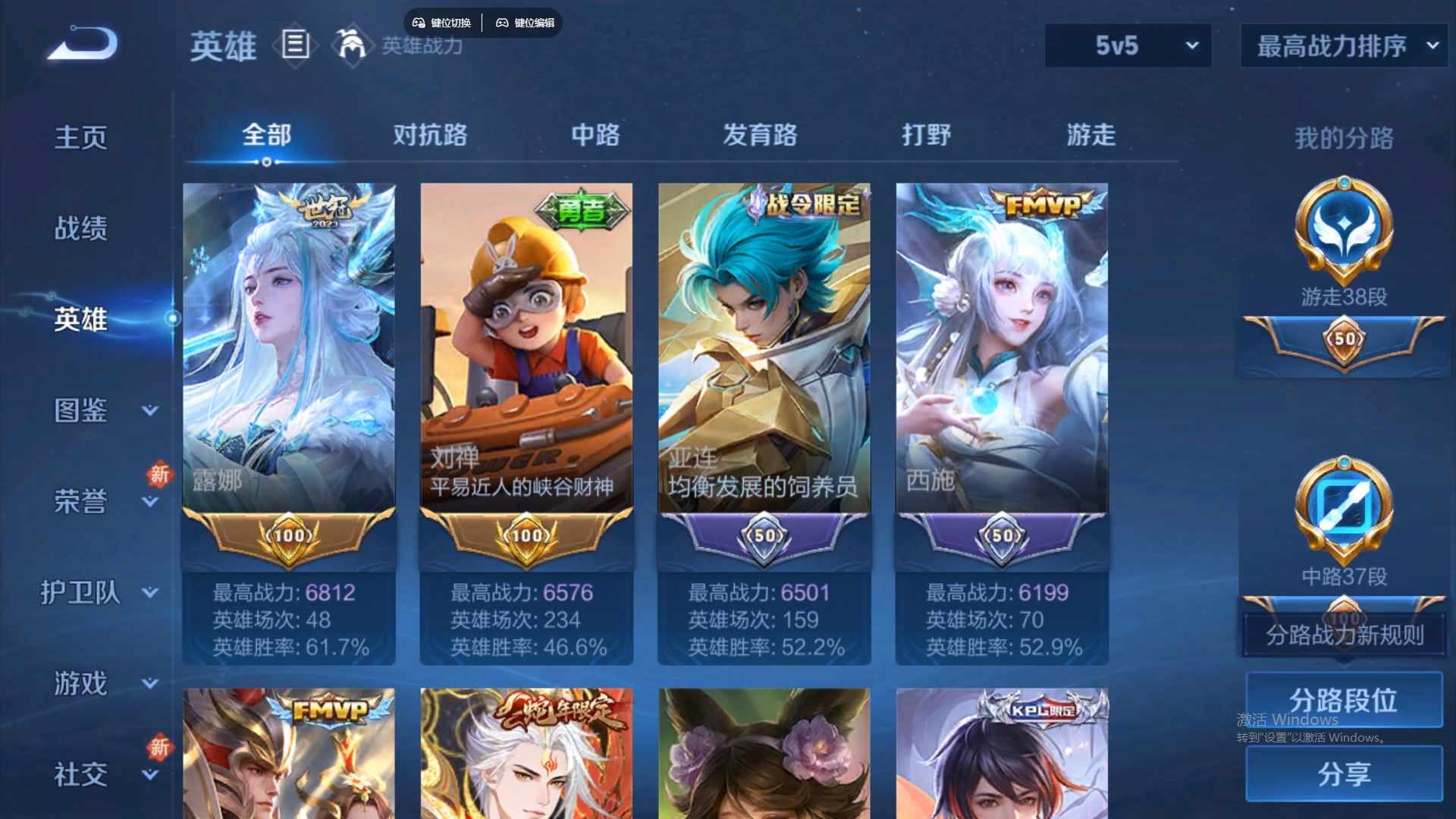Click the game logo in the top-left corner

click(80, 42)
